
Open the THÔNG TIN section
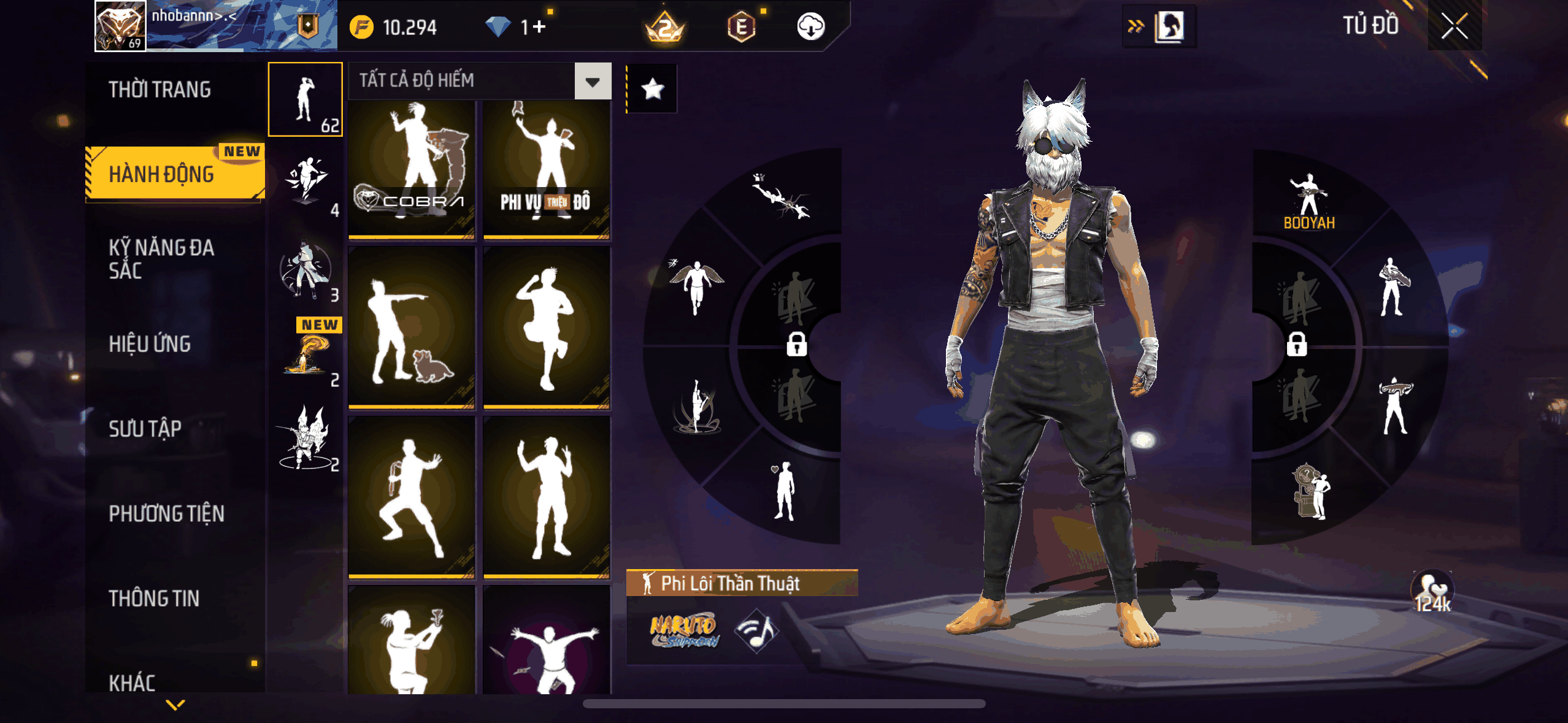pyautogui.click(x=154, y=599)
